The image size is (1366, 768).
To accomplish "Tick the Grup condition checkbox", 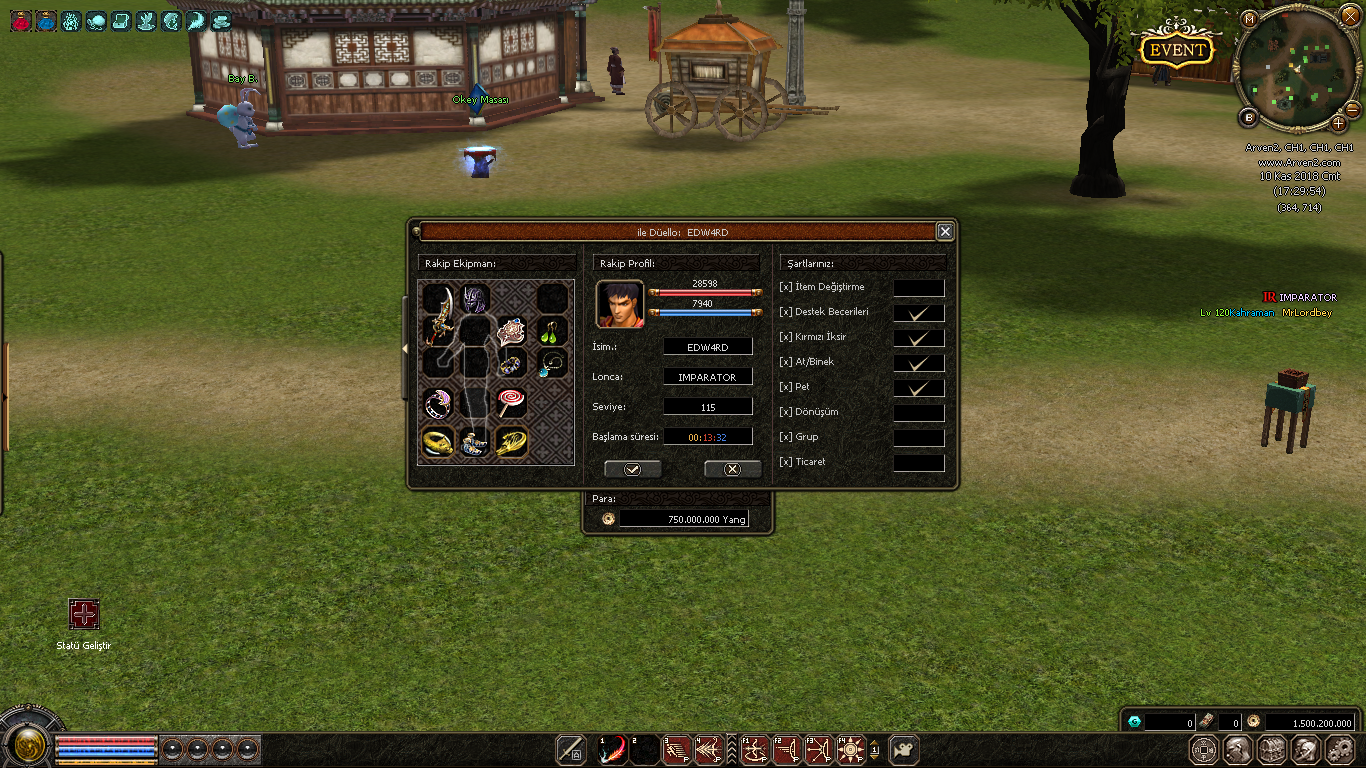I will pos(918,438).
